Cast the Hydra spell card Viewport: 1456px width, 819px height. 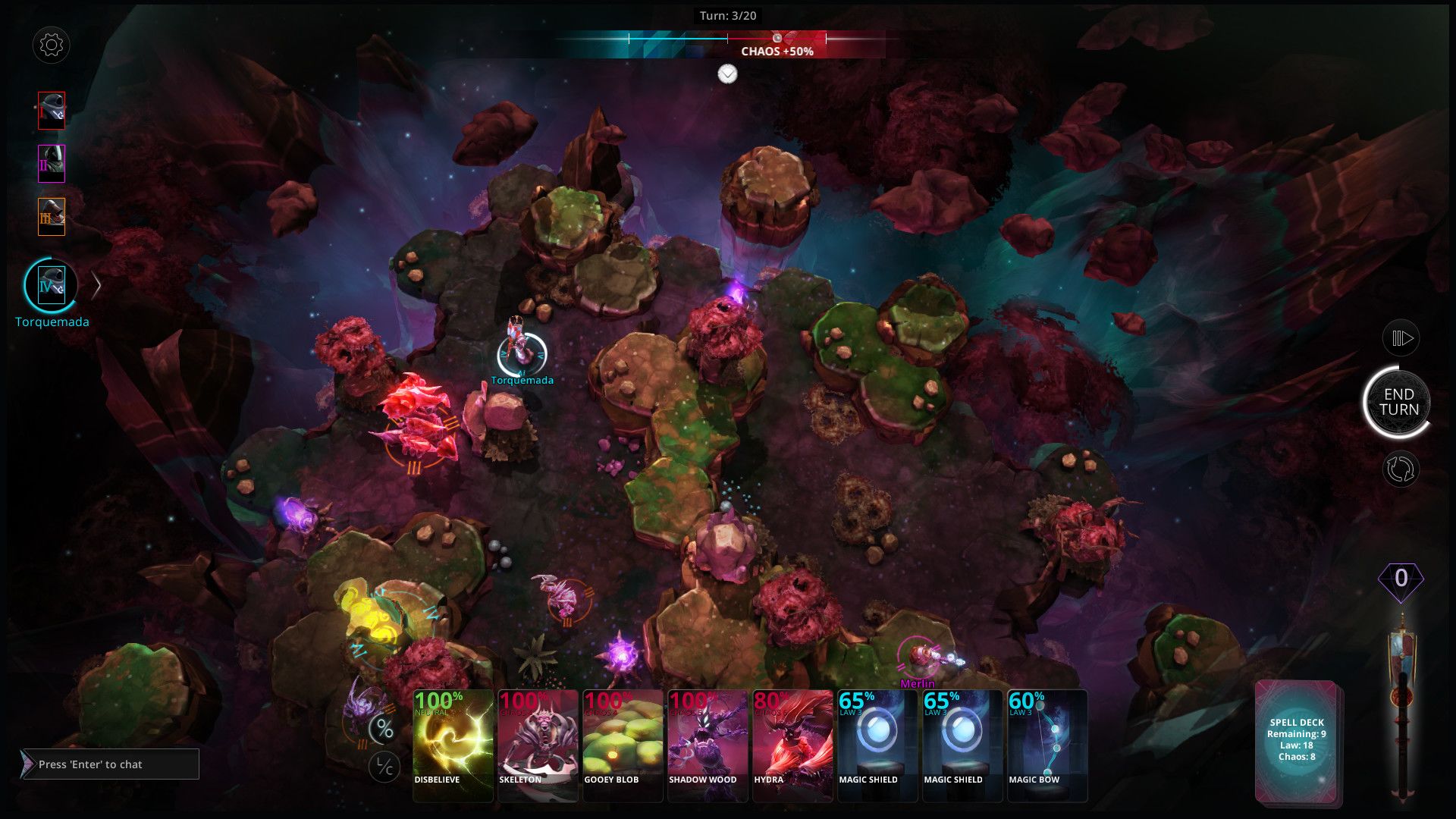tap(792, 745)
